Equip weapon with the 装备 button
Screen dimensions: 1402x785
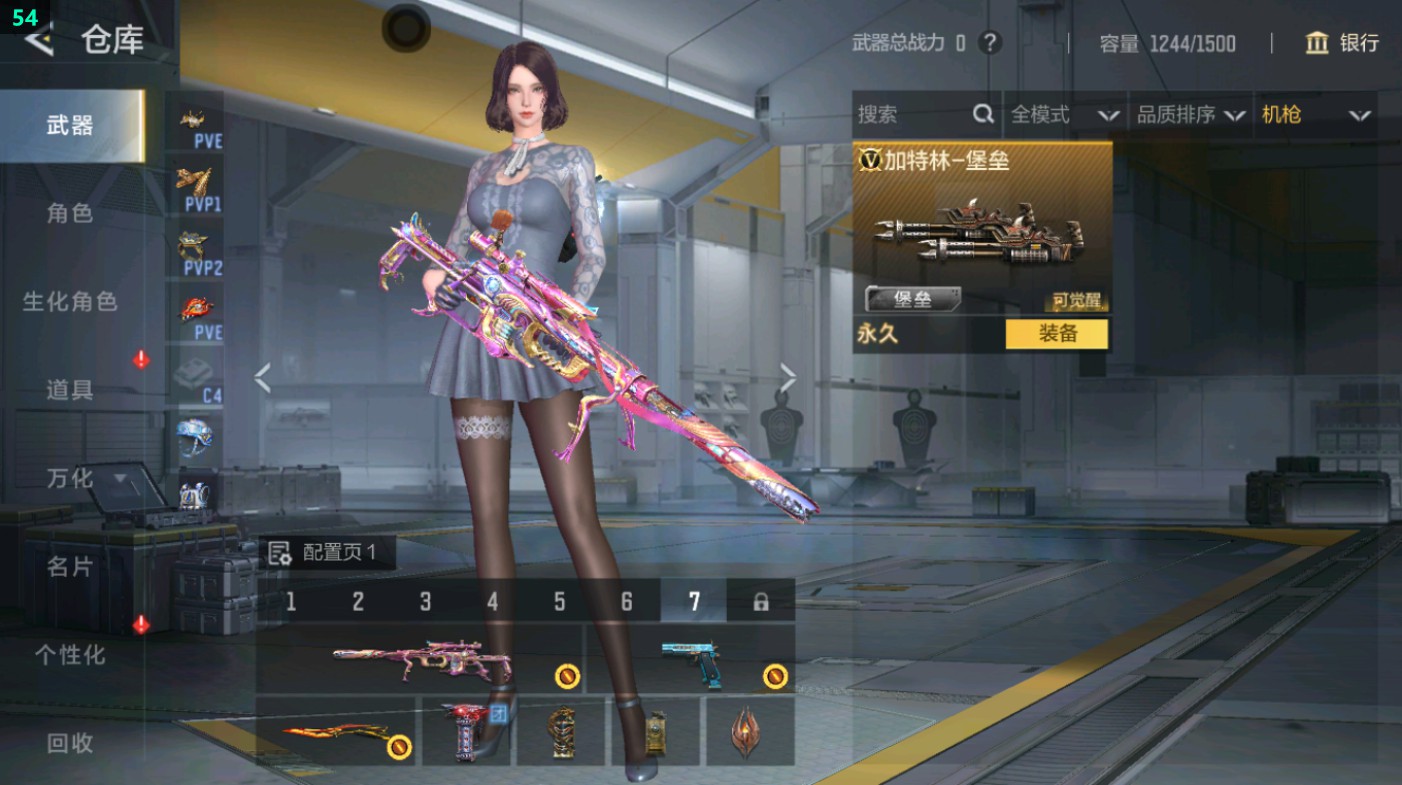click(x=1056, y=334)
